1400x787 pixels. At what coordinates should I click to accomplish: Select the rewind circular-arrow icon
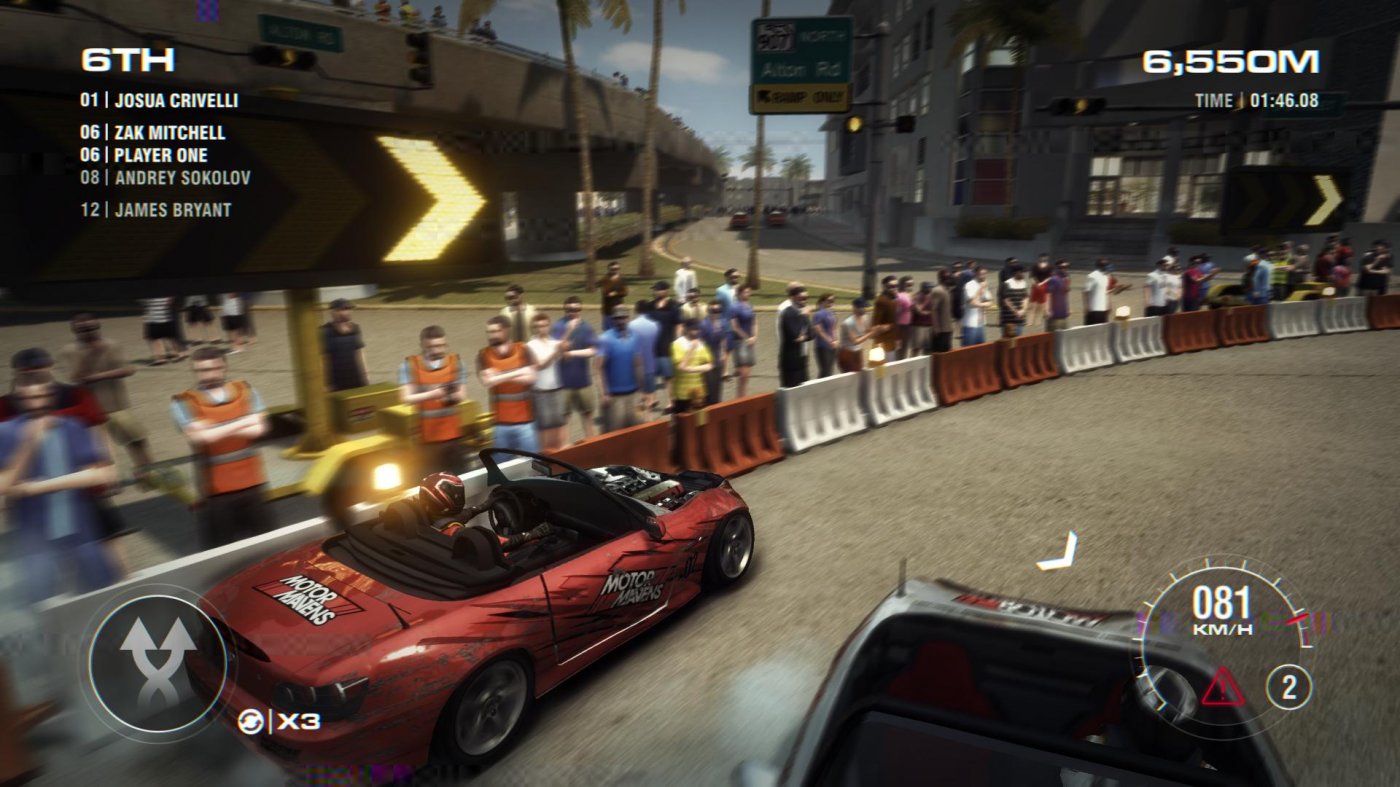coord(253,718)
